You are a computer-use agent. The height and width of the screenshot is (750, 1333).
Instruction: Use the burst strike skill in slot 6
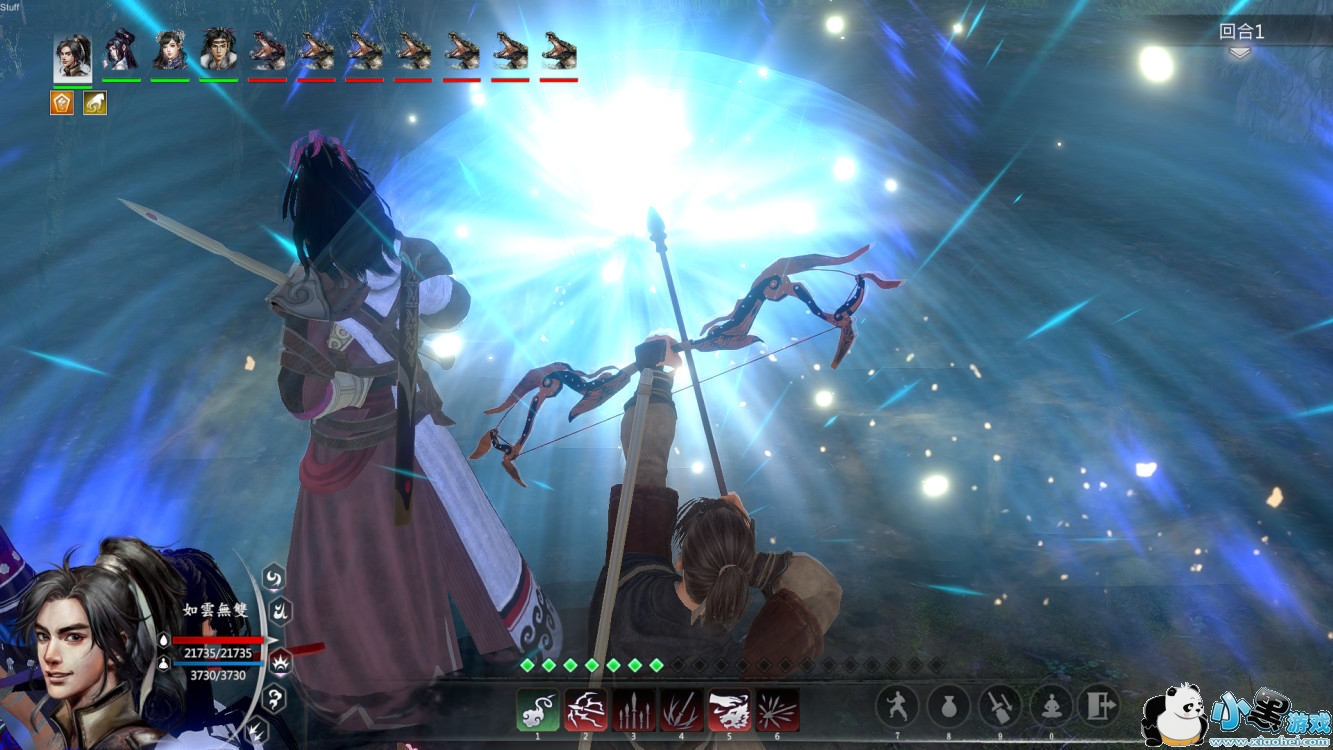click(778, 710)
